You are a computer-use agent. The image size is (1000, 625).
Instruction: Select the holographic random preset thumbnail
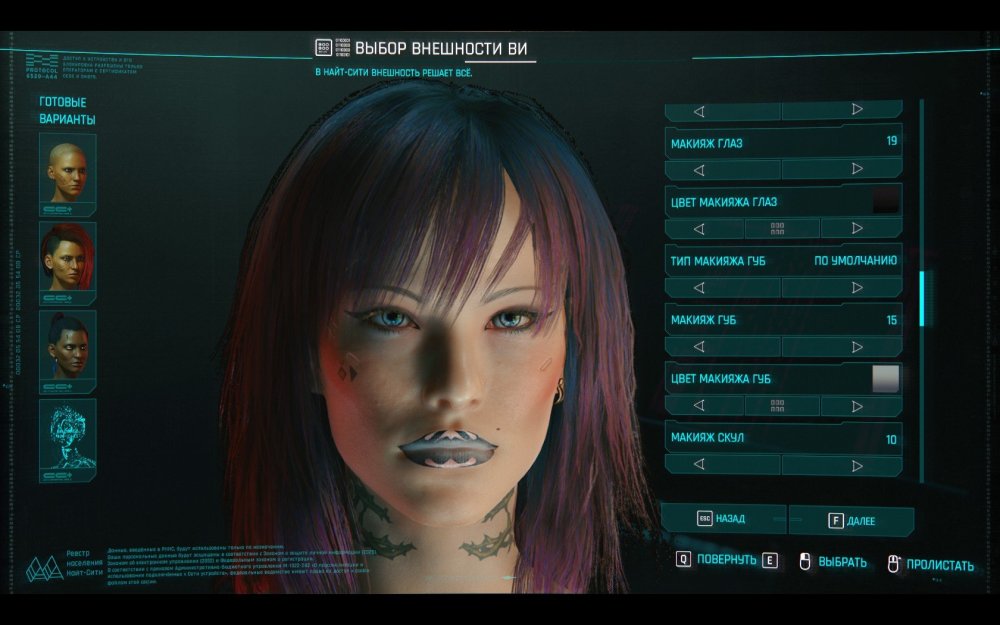point(67,438)
